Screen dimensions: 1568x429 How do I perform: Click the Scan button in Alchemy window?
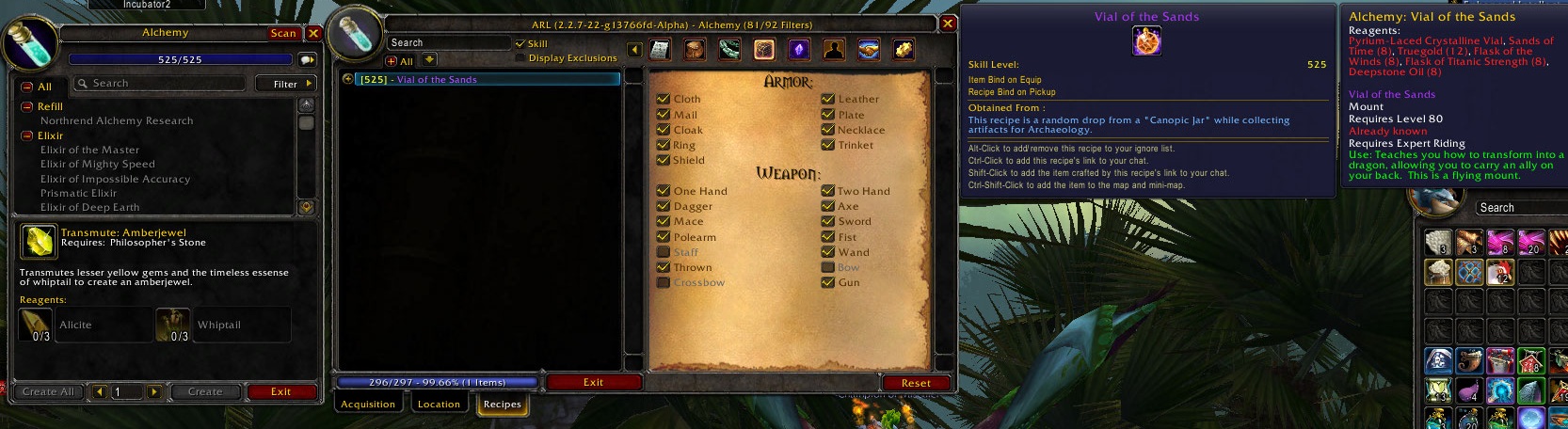[283, 33]
